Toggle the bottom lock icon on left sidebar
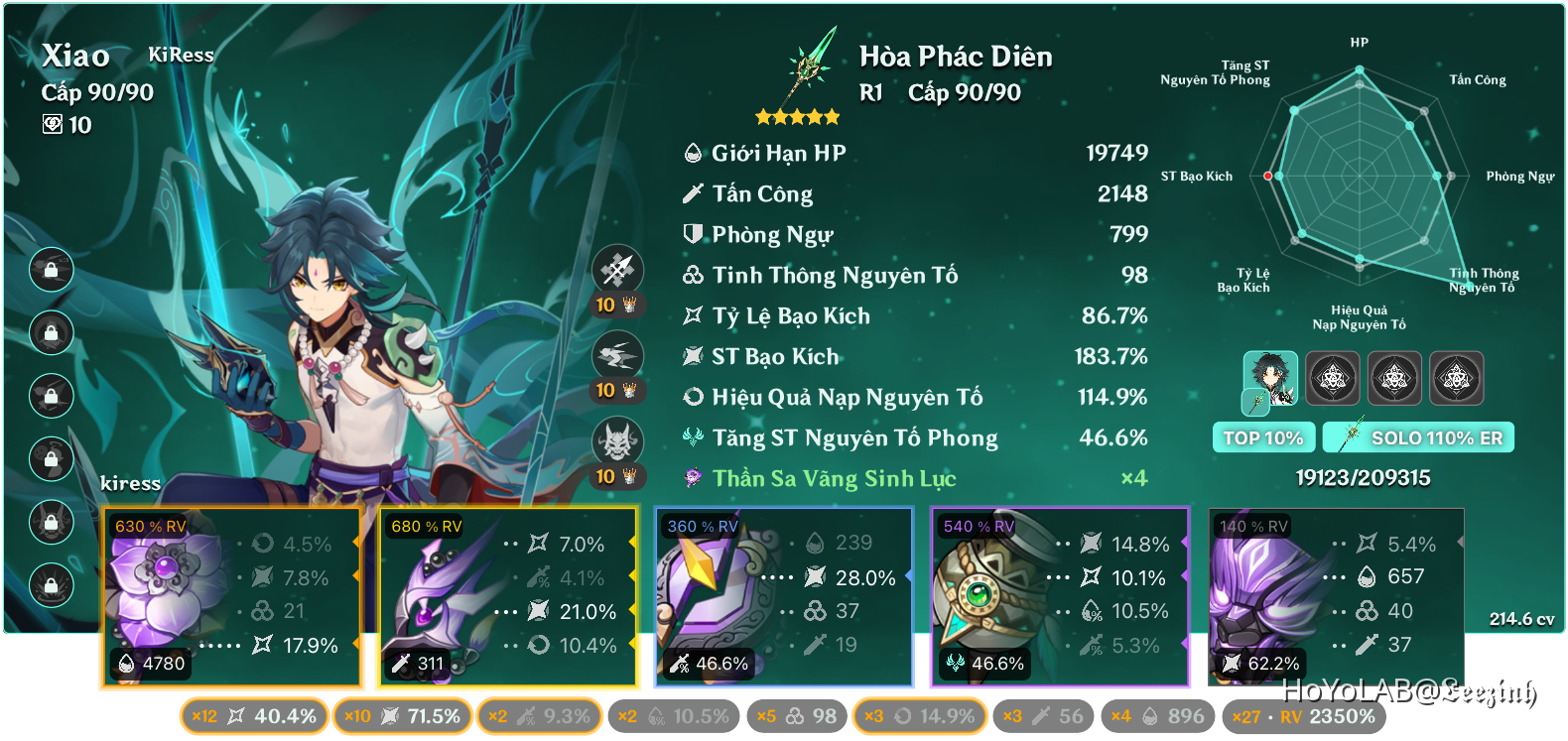Viewport: 1568px width, 741px height. pos(52,582)
